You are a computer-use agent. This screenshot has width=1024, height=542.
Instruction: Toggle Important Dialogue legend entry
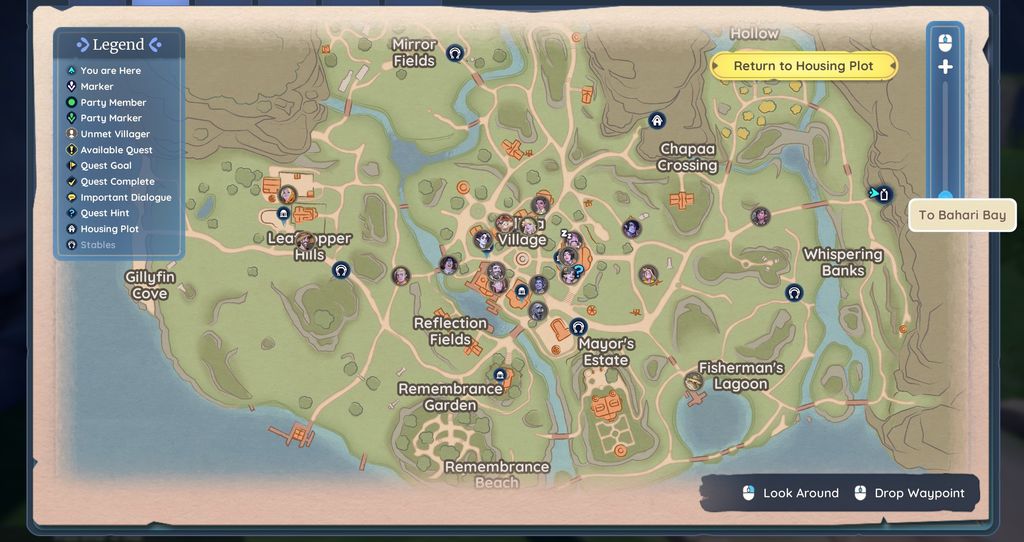coord(125,198)
